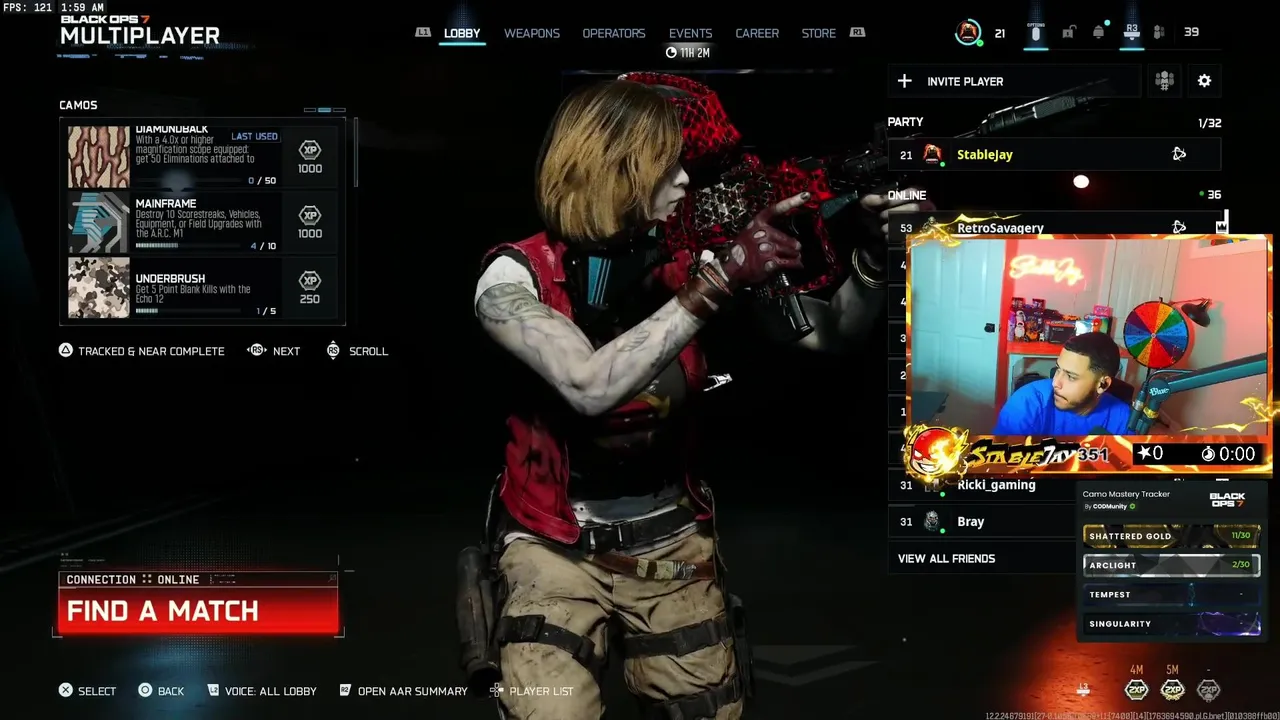Switch to the Weapons tab
Viewport: 1280px width, 720px height.
click(531, 33)
